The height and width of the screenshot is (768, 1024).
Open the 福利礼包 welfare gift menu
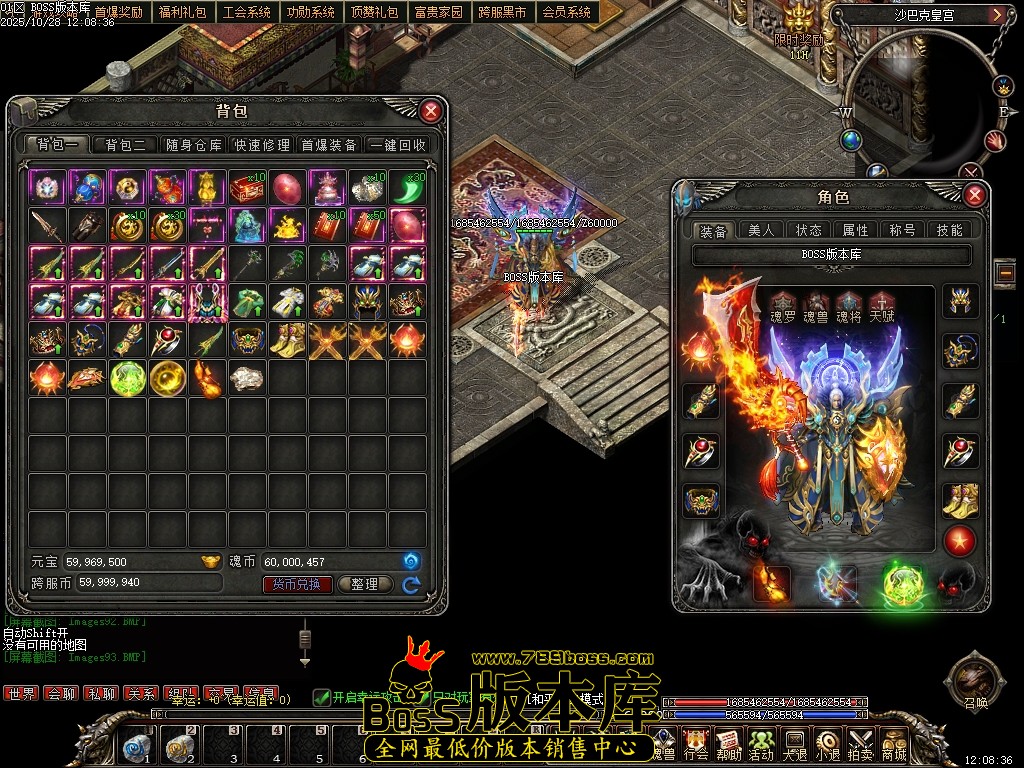[x=183, y=13]
